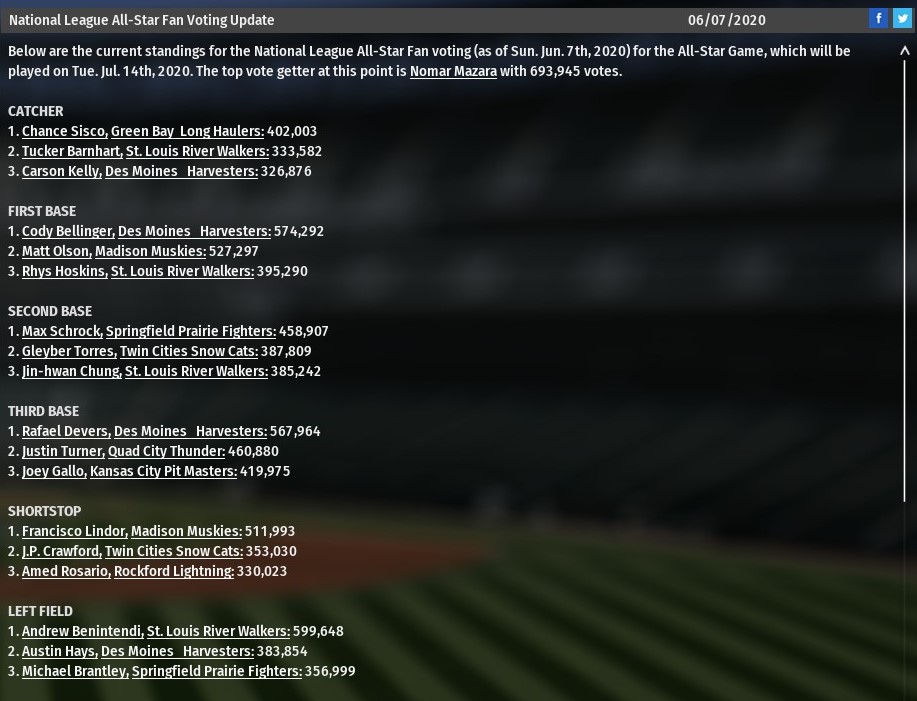
Task: Open the Green Bay Long Haulers team page
Action: [x=187, y=131]
